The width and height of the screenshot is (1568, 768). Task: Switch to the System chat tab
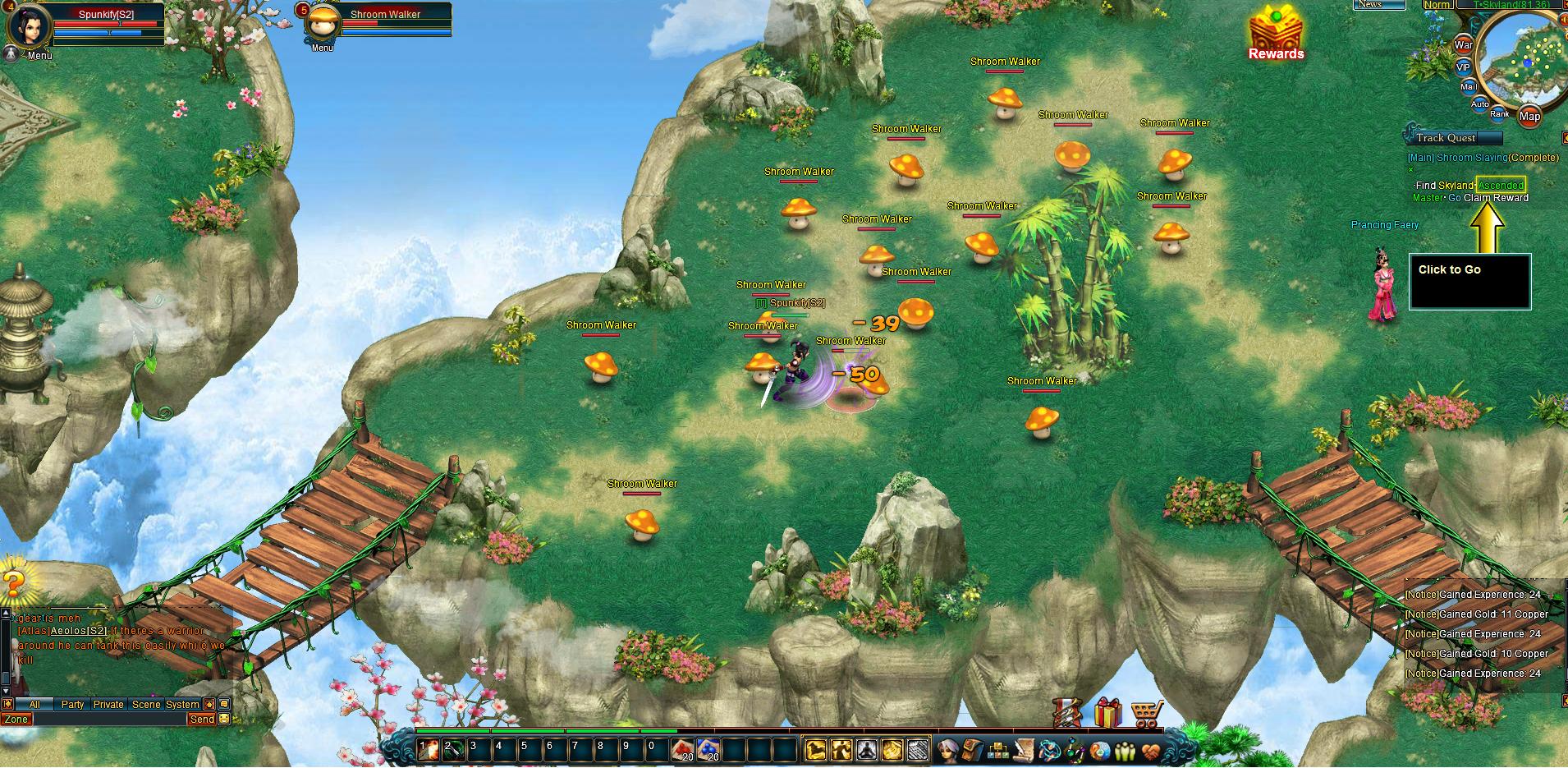[182, 705]
